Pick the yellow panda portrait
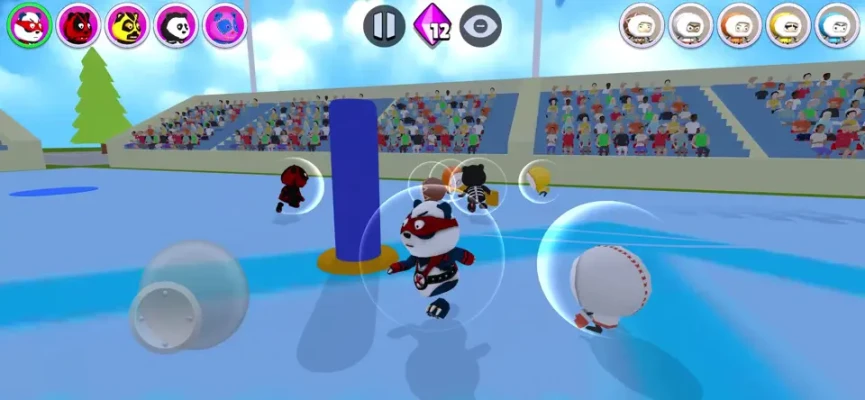 pos(128,26)
